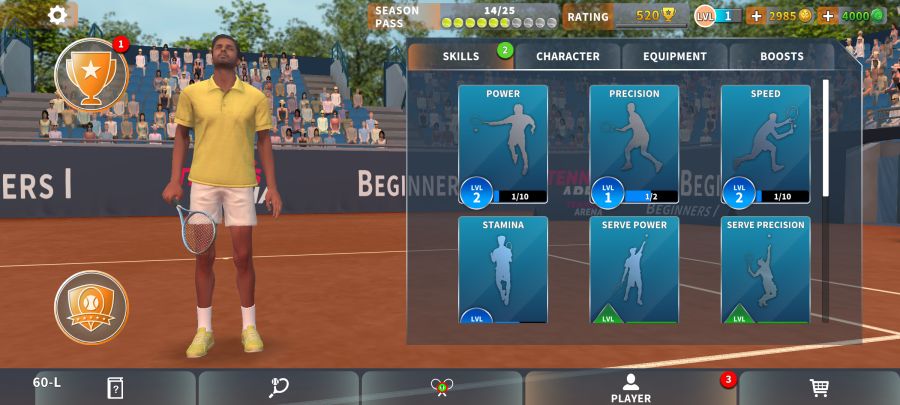900x405 pixels.
Task: Select the Speed skill card
Action: coord(765,144)
